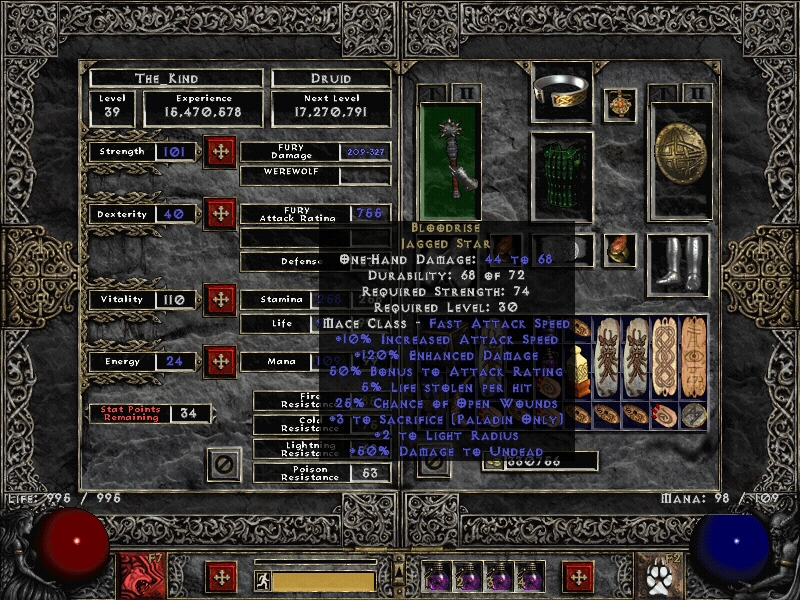Add a point to Vitality

tap(219, 299)
